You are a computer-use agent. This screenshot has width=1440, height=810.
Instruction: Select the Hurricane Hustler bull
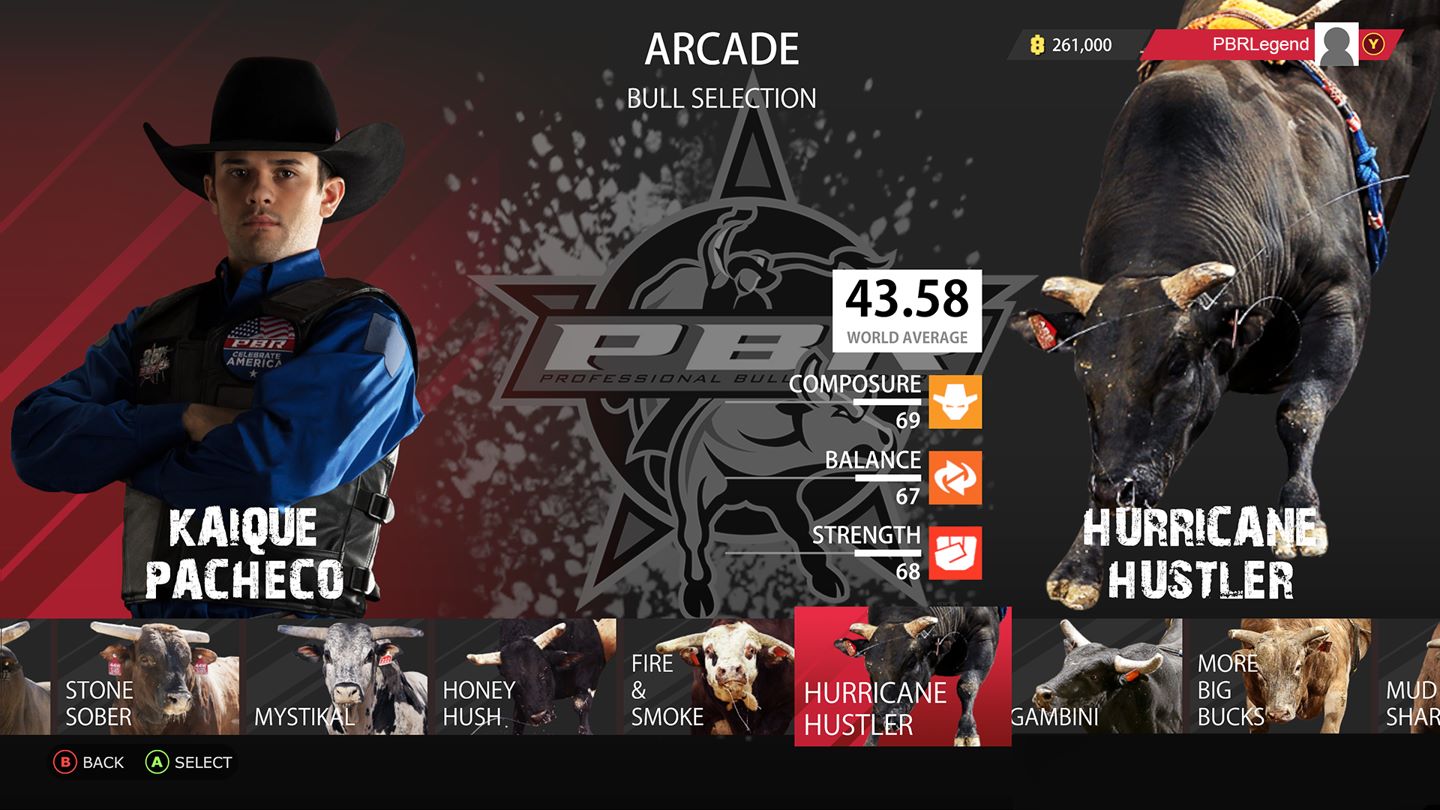click(900, 675)
